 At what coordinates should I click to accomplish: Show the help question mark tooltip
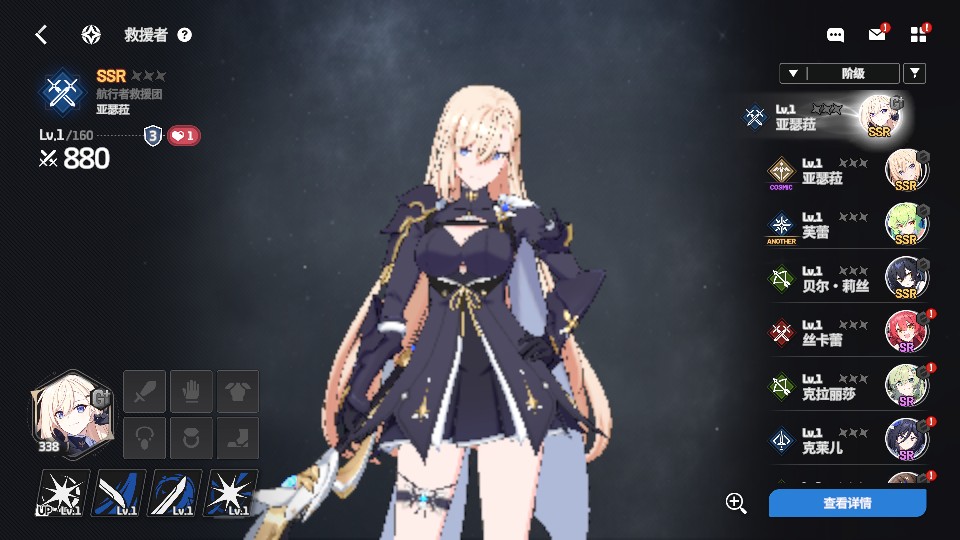[184, 35]
